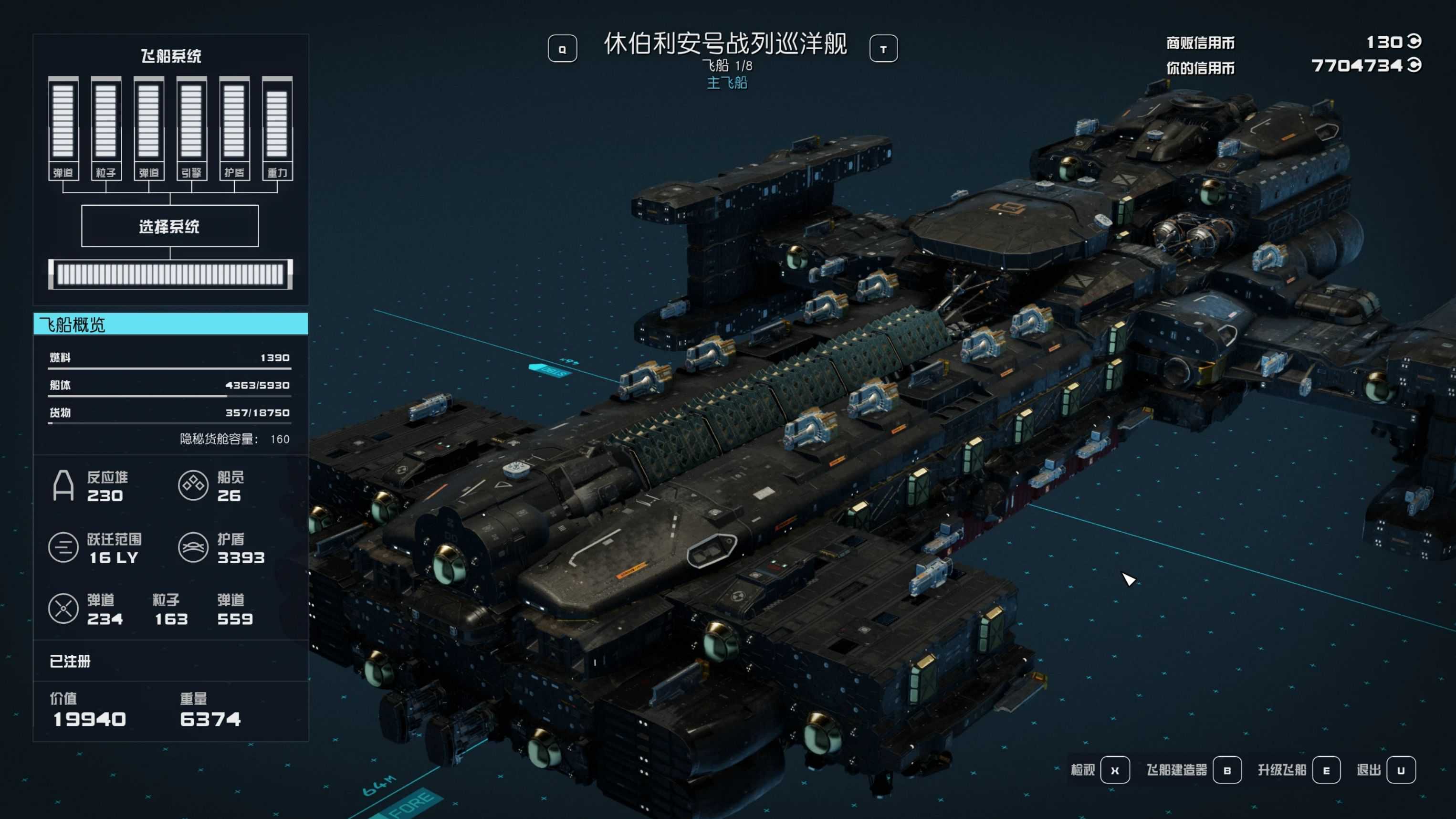This screenshot has height=819, width=1456.
Task: Open the 飞船概览 overview header
Action: tap(171, 325)
